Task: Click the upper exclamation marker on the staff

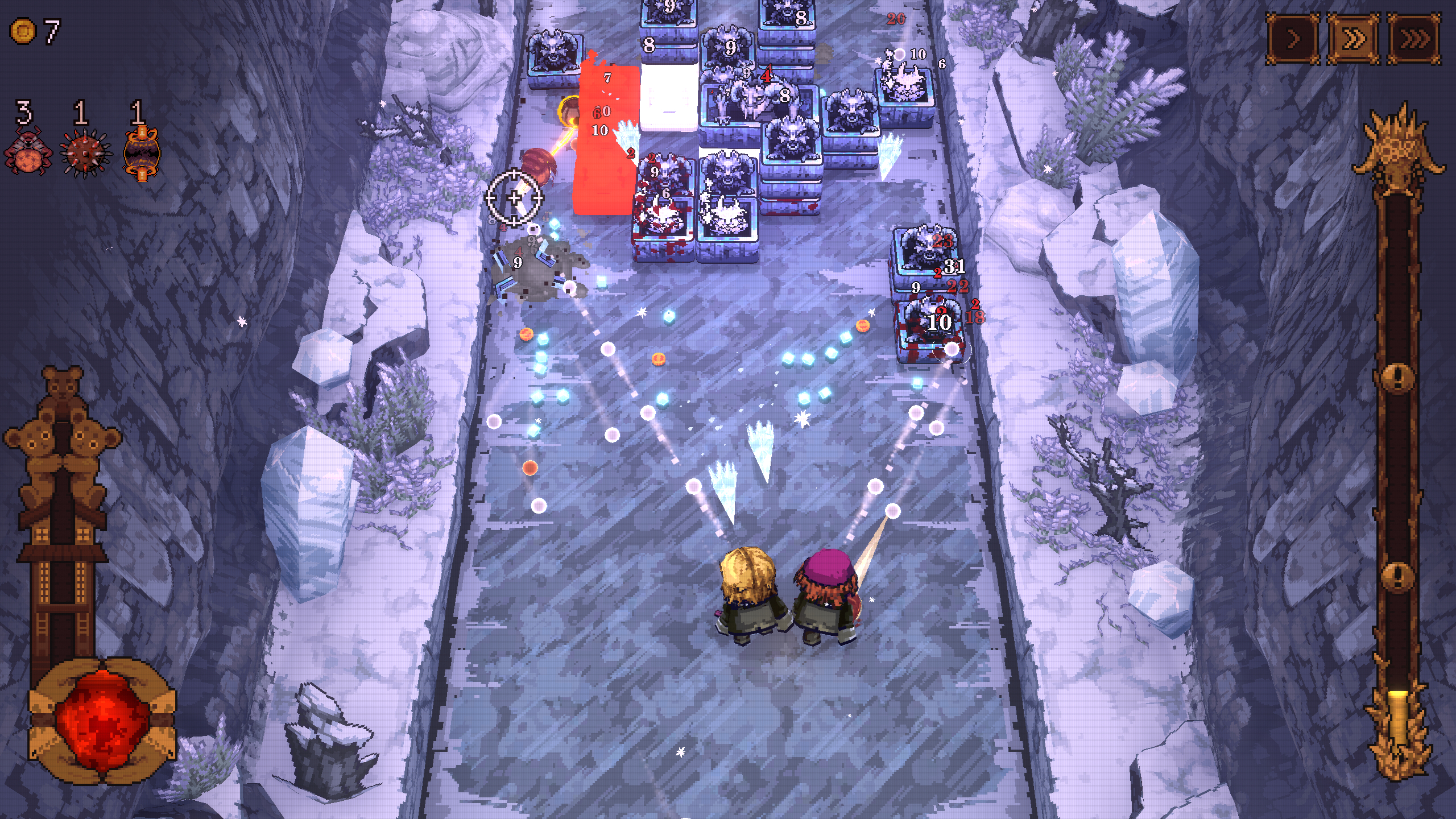Action: point(1398,378)
